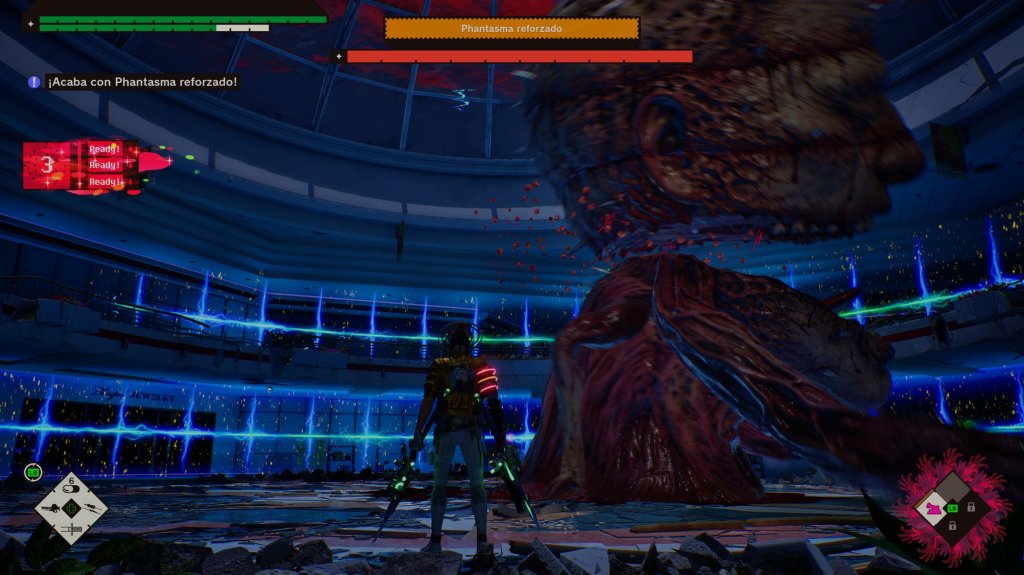Click the green center of the weapon wheel
Screen dimensions: 1024x575
coord(71,509)
